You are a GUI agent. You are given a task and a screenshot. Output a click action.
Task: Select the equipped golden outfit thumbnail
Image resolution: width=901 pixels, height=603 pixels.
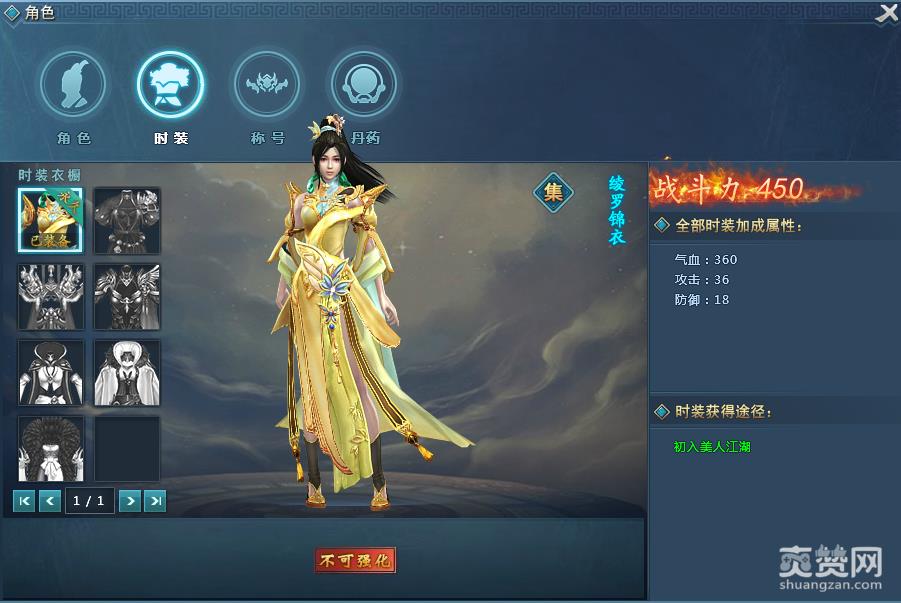pos(50,220)
